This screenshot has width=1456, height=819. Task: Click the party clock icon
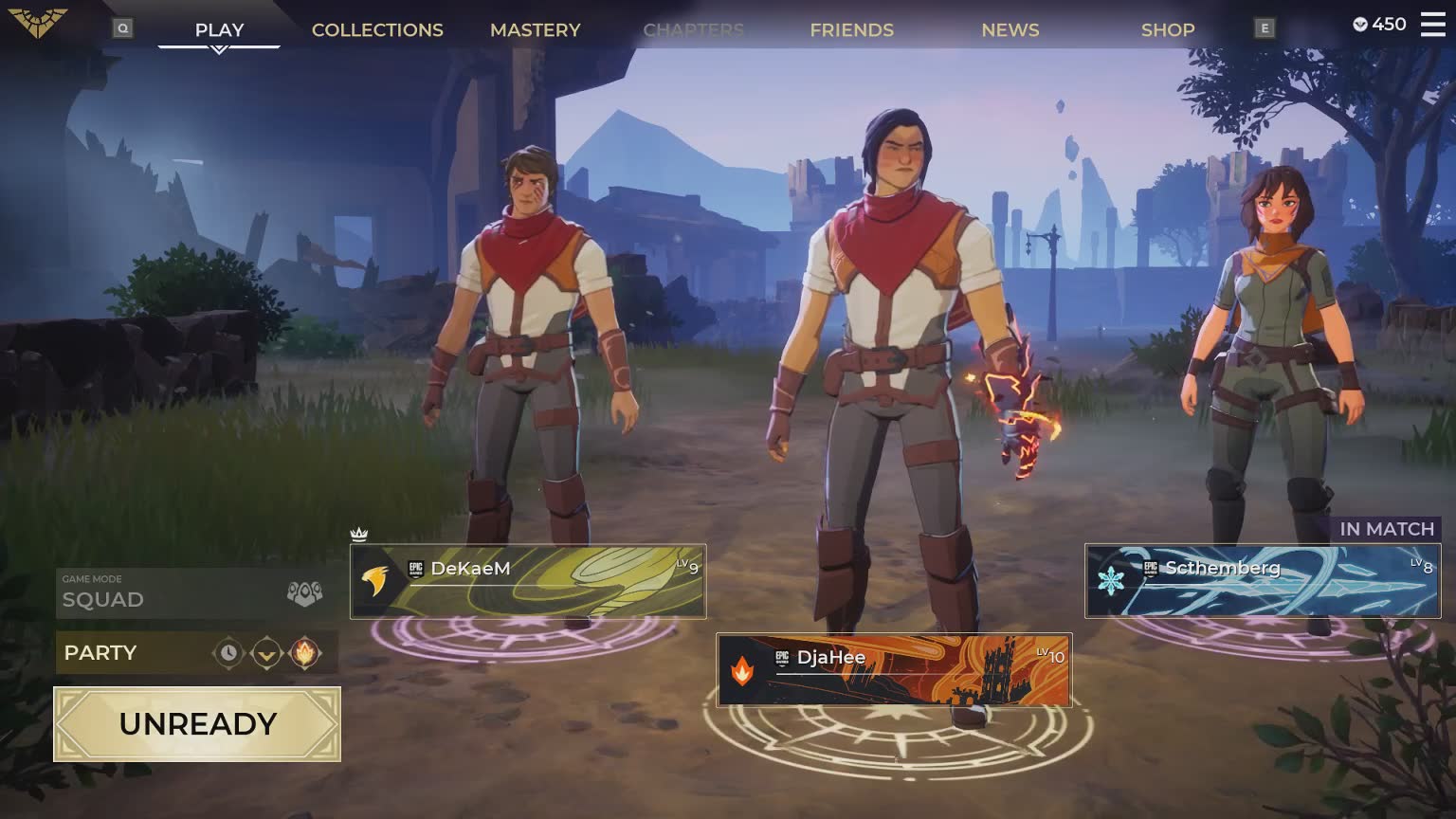click(228, 653)
